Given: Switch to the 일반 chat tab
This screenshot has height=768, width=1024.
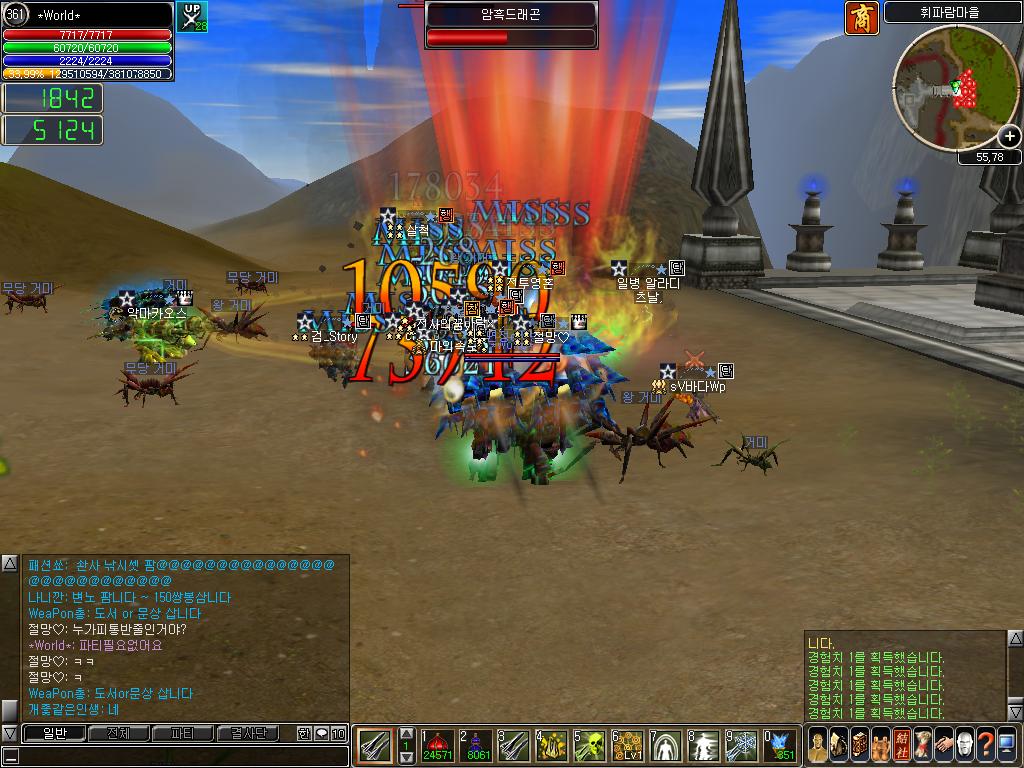Looking at the screenshot, I should click(x=52, y=733).
